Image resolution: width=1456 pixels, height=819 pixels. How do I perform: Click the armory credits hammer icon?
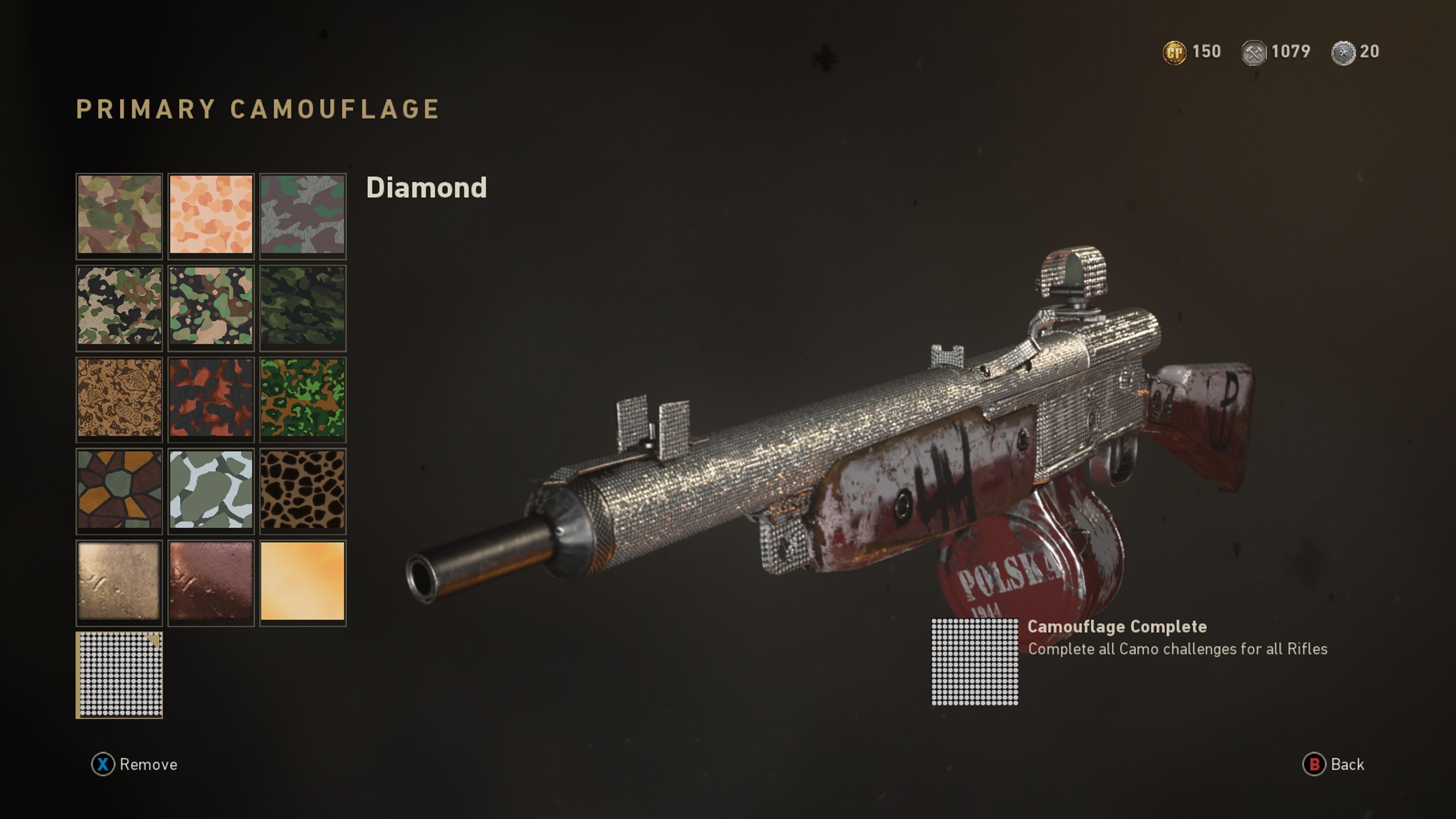click(x=1255, y=52)
